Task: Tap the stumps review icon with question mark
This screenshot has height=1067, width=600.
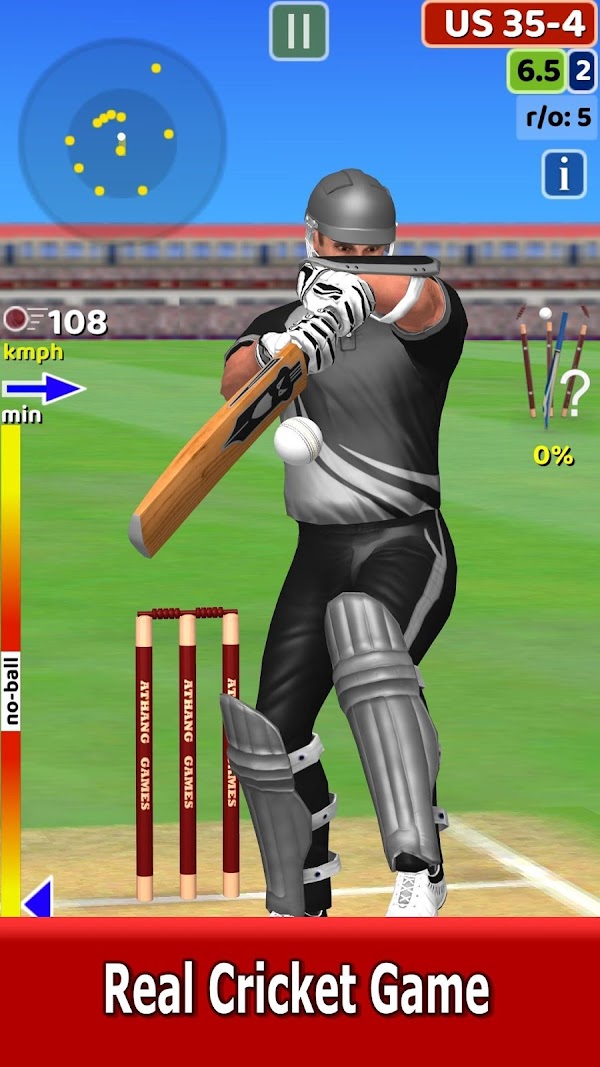Action: tap(553, 372)
